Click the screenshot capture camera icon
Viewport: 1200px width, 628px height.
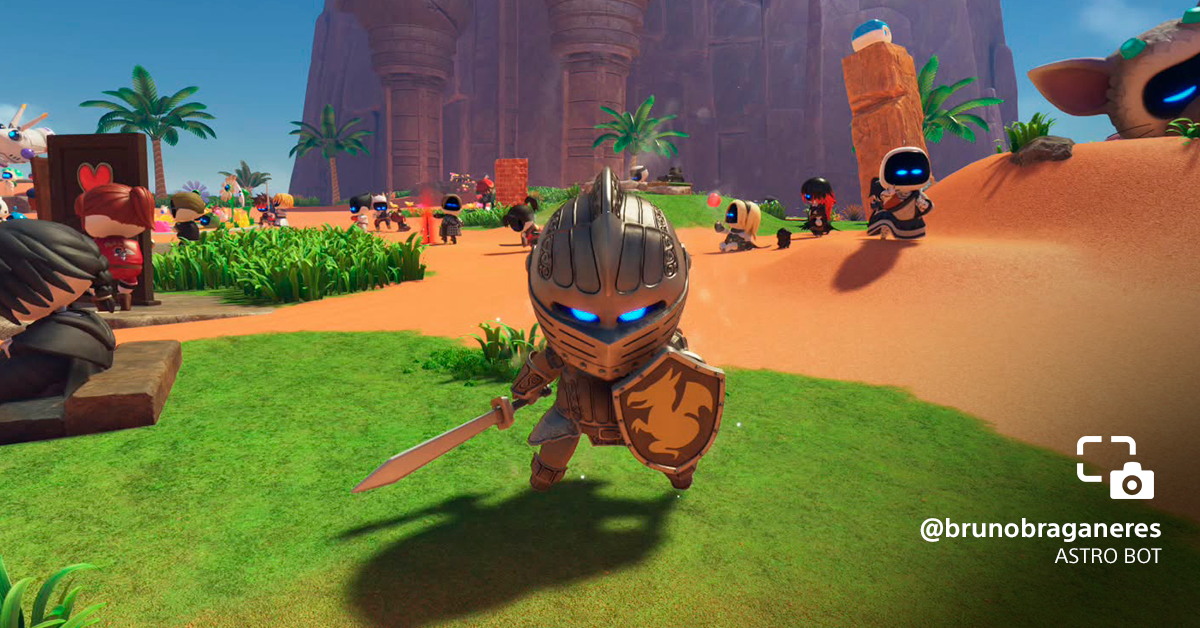pos(1115,467)
